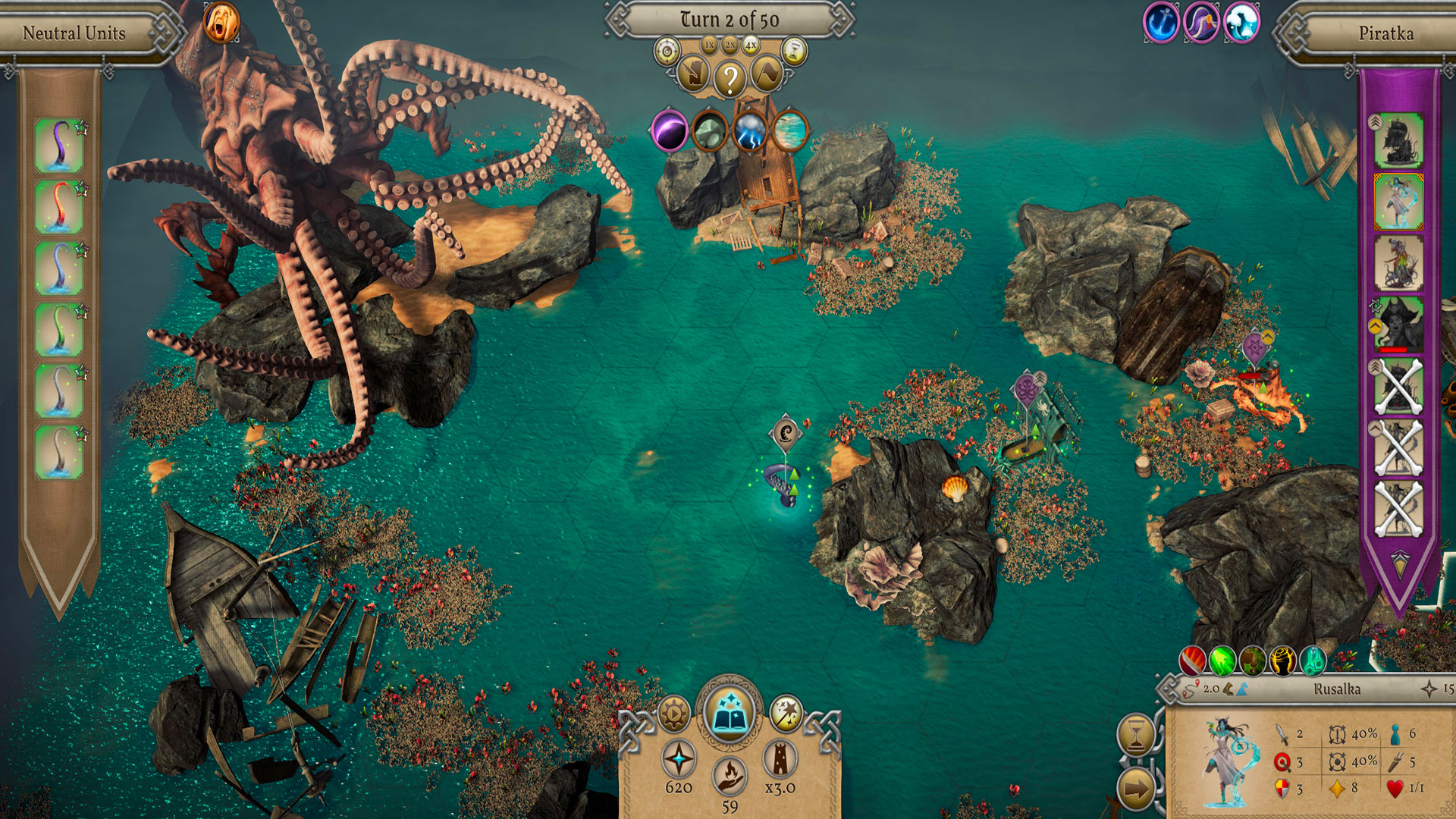Click the flag surrender button
The width and height of the screenshot is (1456, 819).
coord(767,74)
